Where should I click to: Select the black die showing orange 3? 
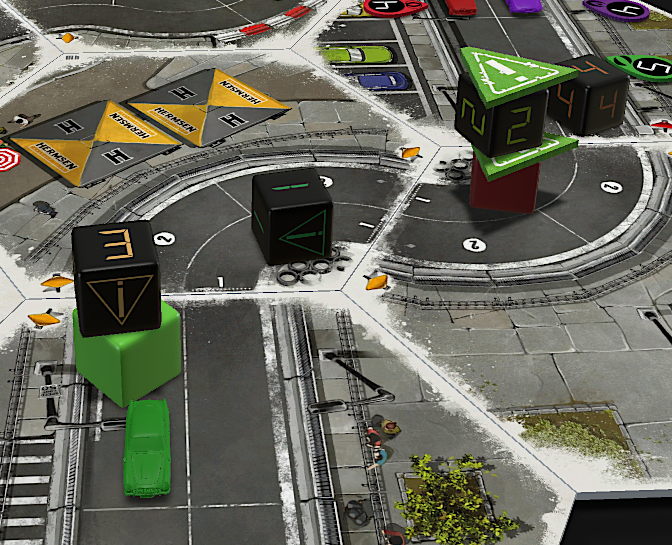click(117, 277)
